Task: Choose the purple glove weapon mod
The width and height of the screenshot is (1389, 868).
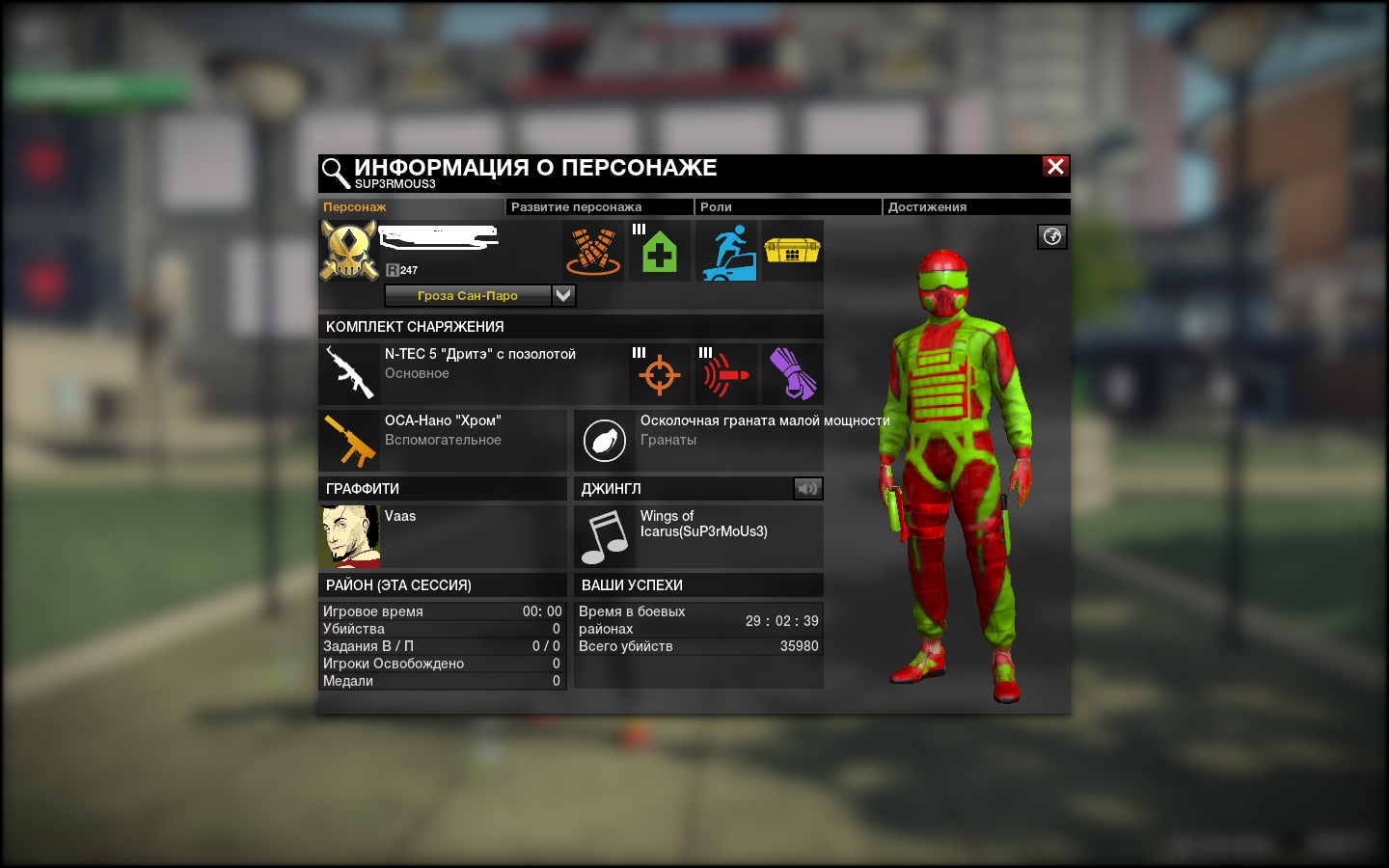Action: [x=792, y=374]
